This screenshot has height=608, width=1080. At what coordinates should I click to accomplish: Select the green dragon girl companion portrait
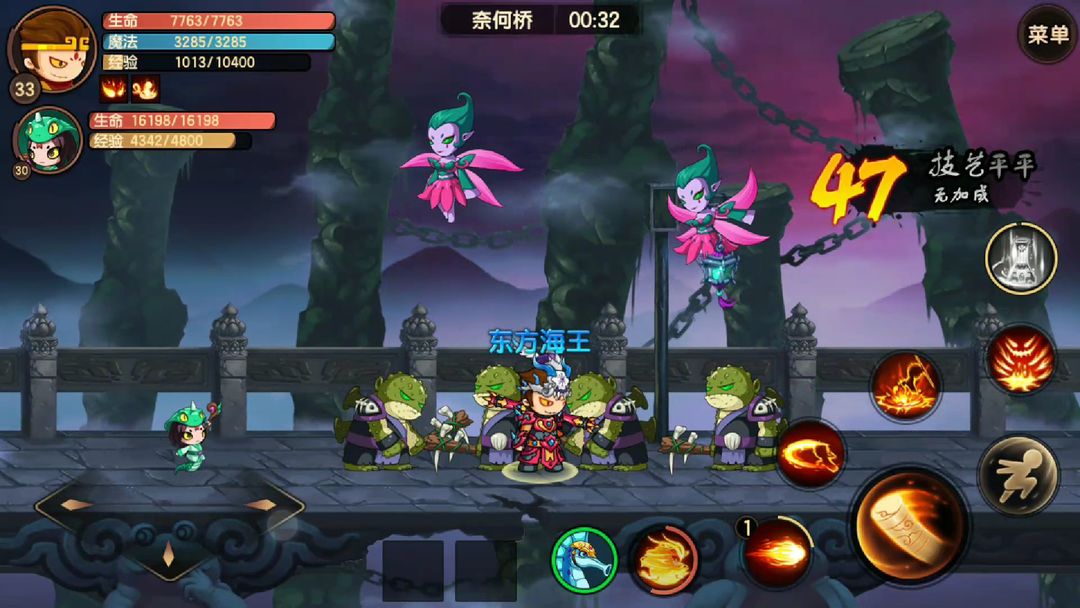pos(47,139)
